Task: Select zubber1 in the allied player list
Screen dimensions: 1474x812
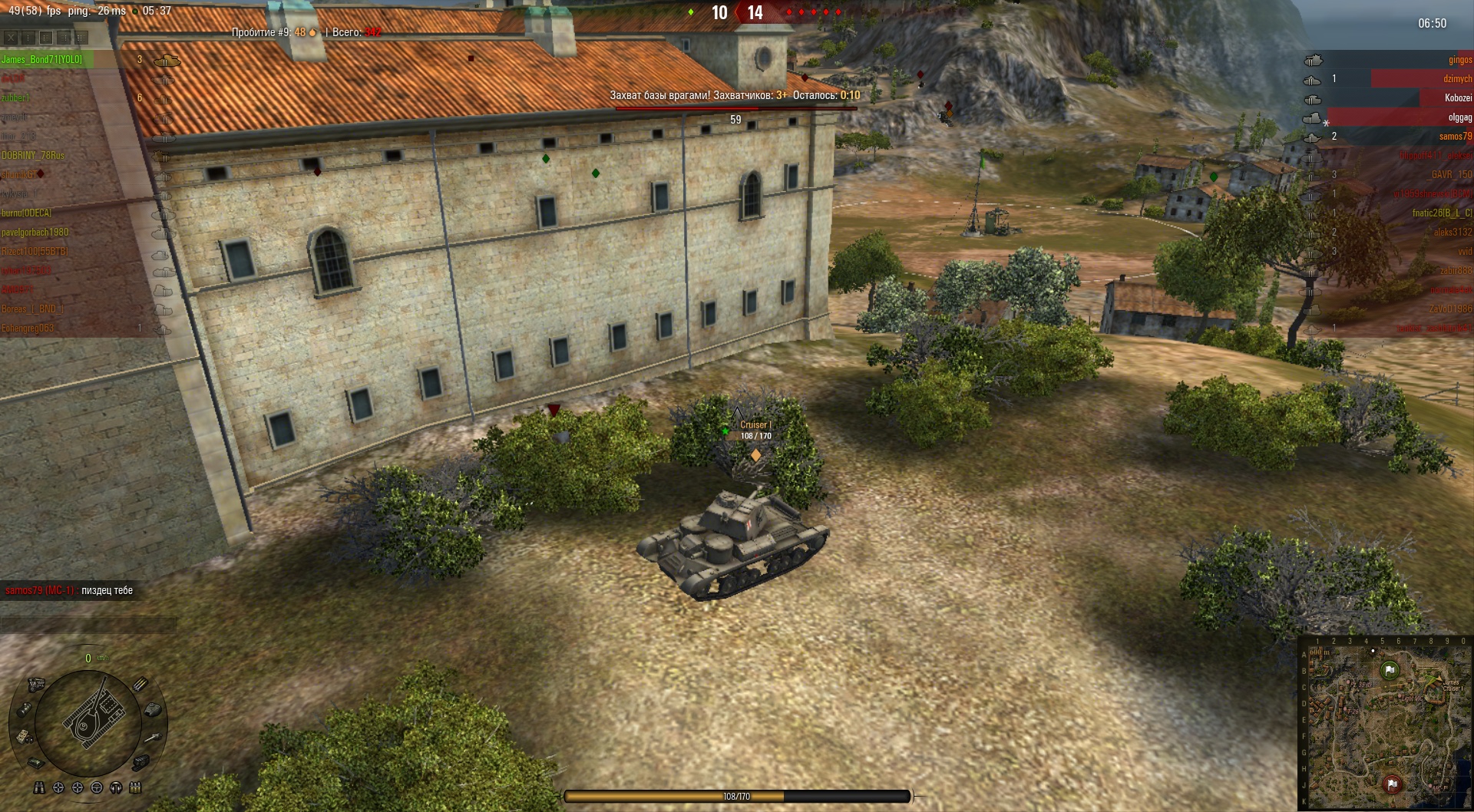Action: pyautogui.click(x=15, y=98)
